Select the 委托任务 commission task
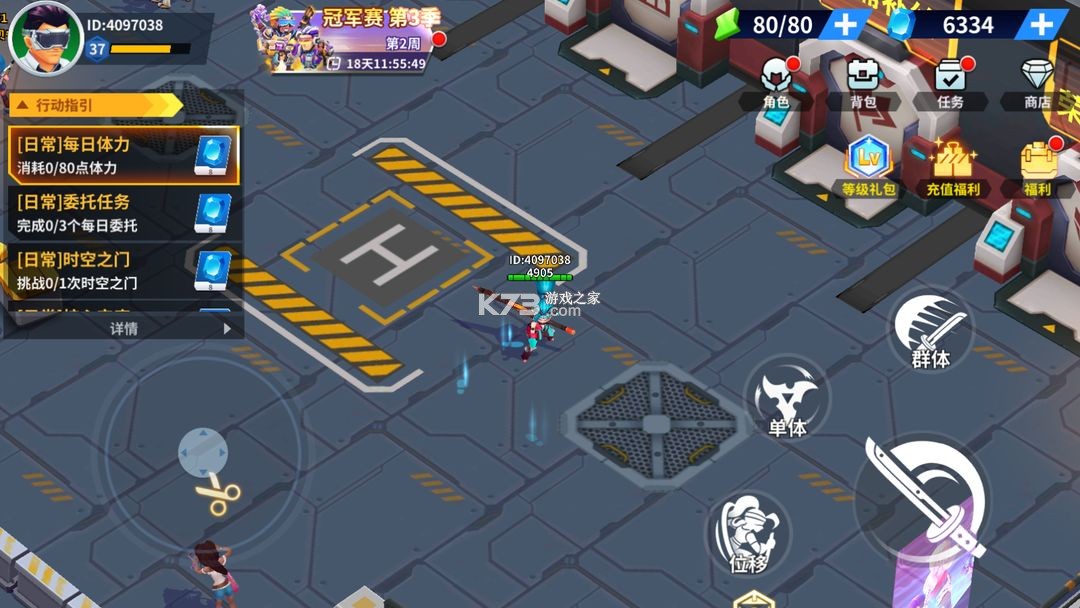Viewport: 1080px width, 608px height. (124, 212)
